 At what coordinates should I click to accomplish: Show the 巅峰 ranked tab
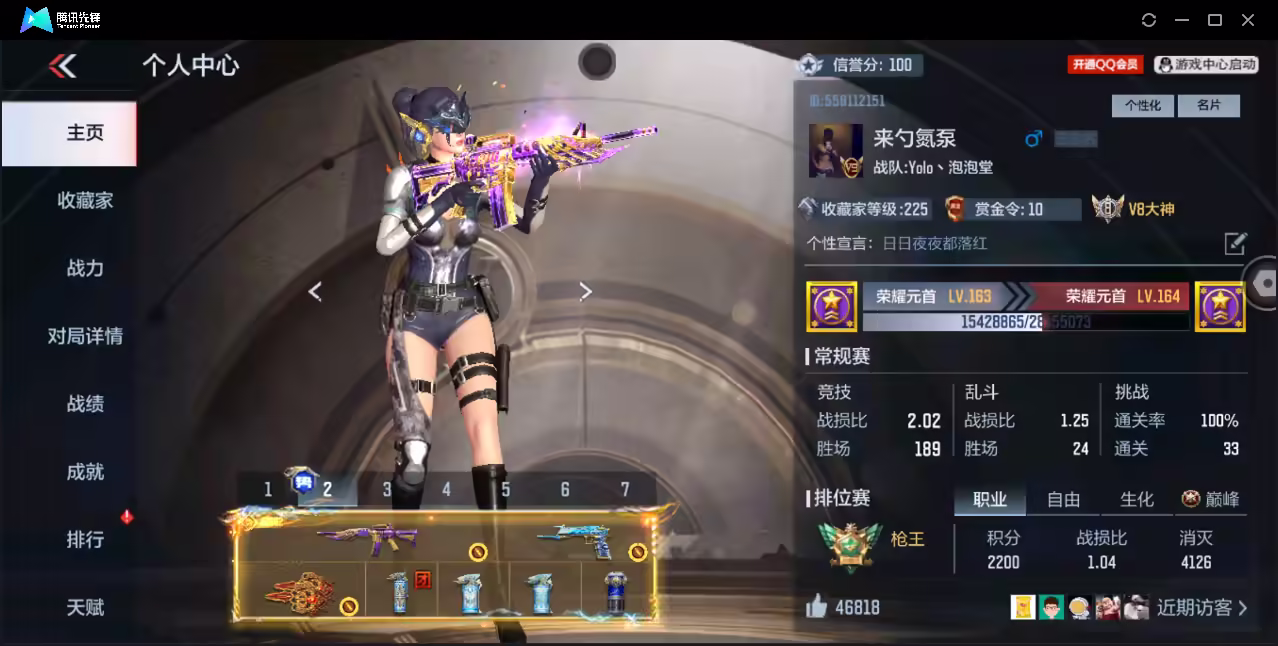pyautogui.click(x=1211, y=499)
